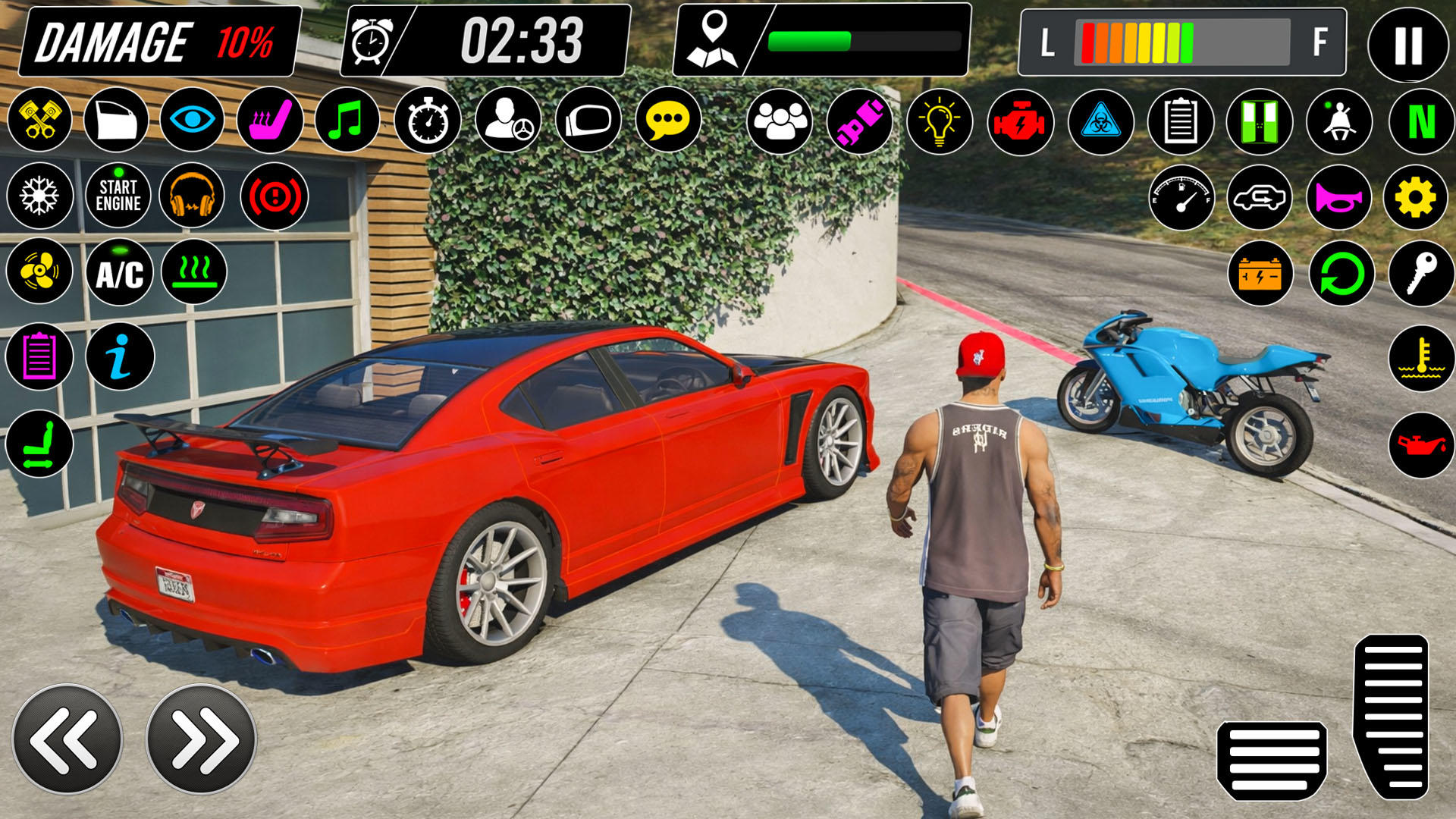Hit the wide brake pedal
This screenshot has height=819, width=1456.
pos(1273,761)
